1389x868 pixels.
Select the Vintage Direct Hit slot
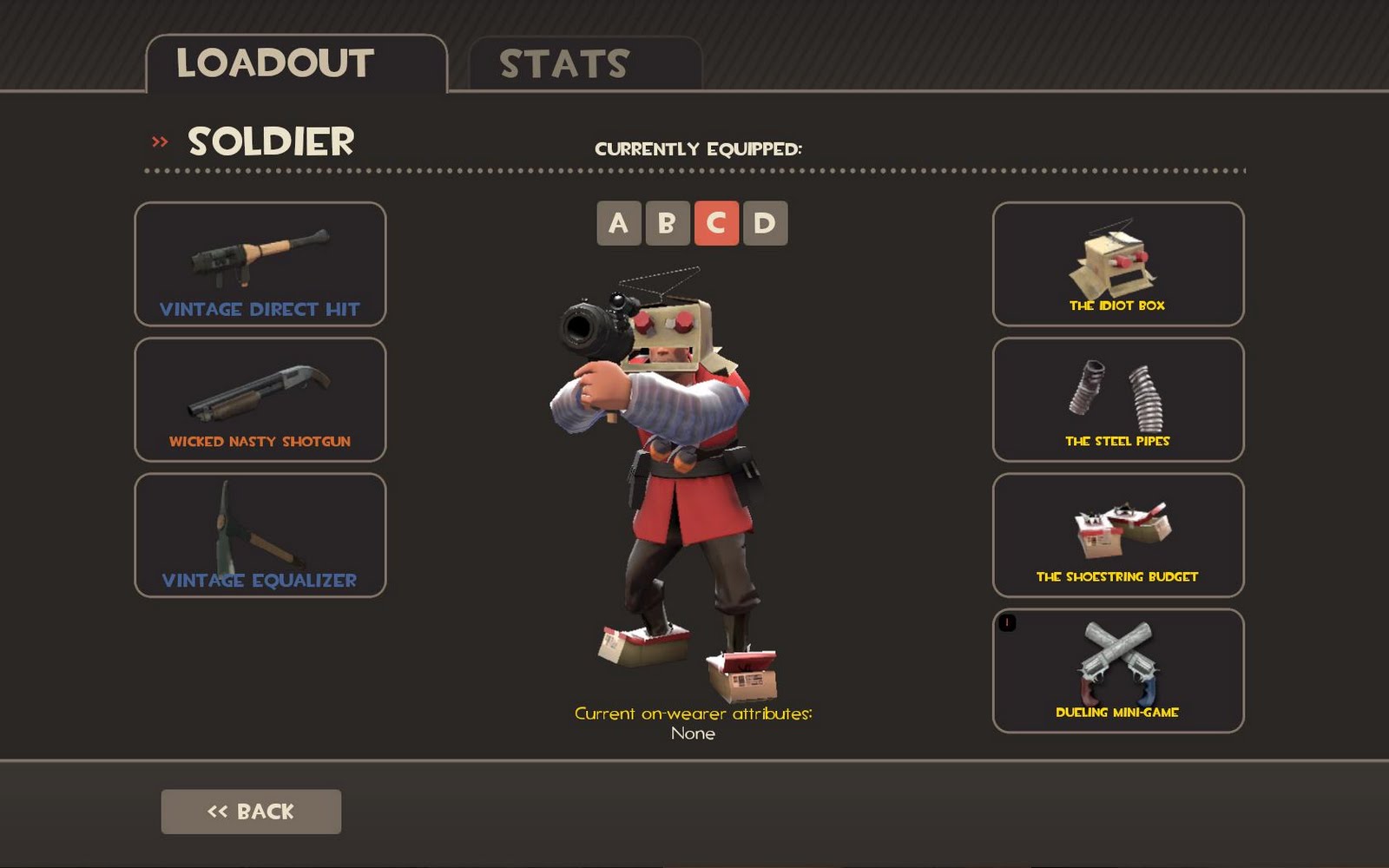click(x=260, y=264)
